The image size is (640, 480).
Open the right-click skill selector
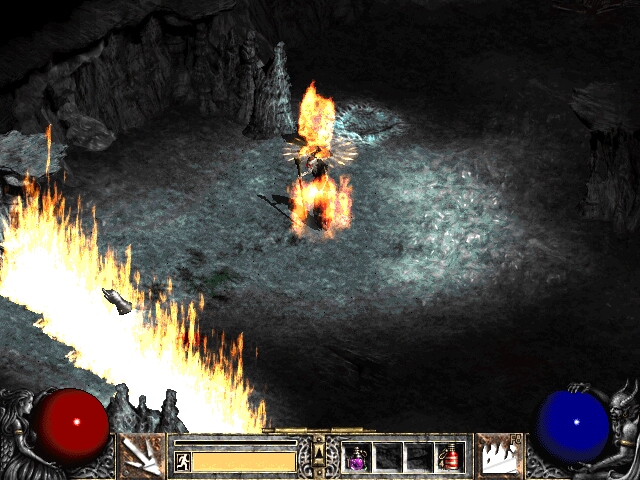point(499,457)
